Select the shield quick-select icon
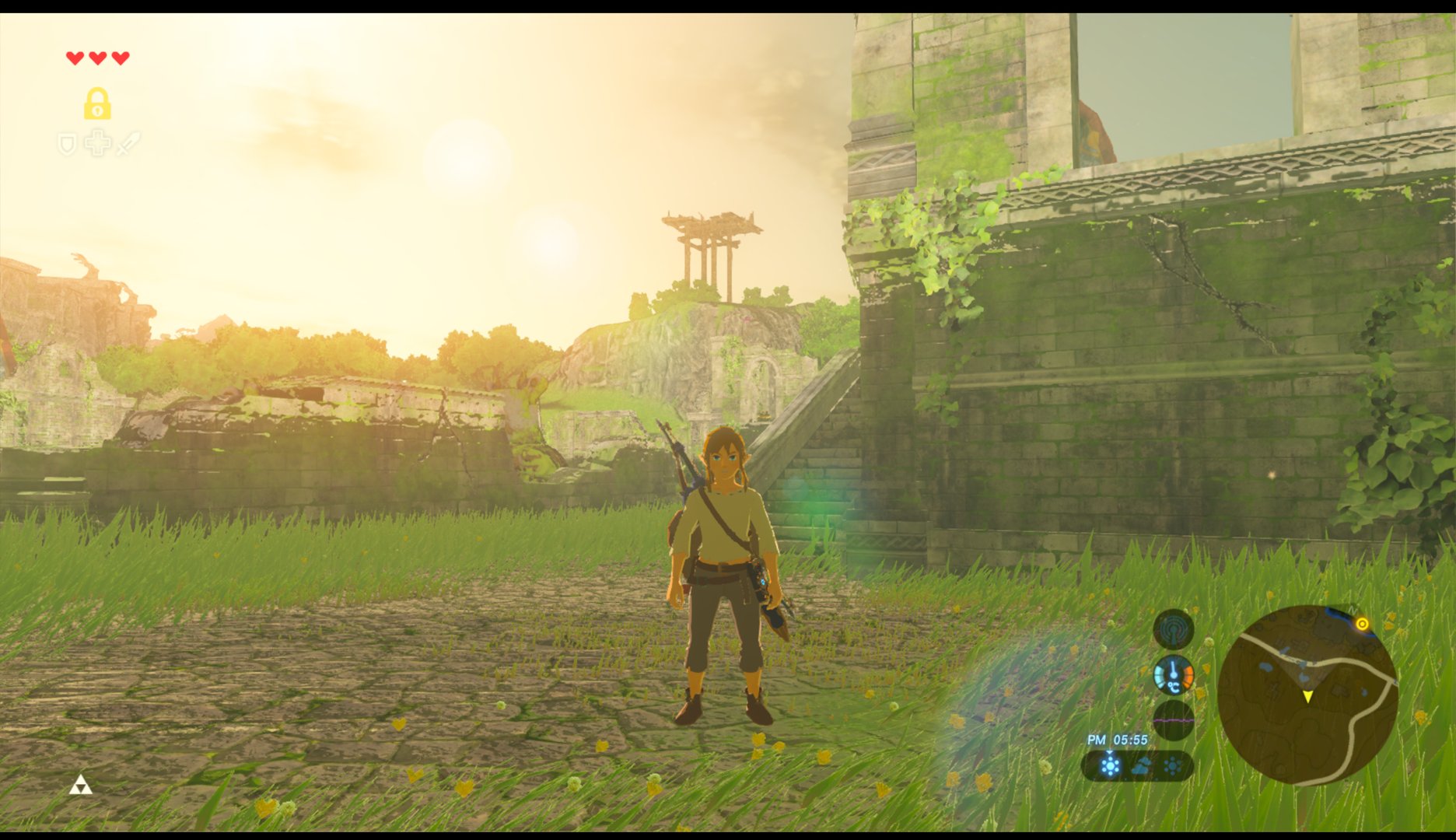Viewport: 1456px width, 840px height. [x=68, y=144]
